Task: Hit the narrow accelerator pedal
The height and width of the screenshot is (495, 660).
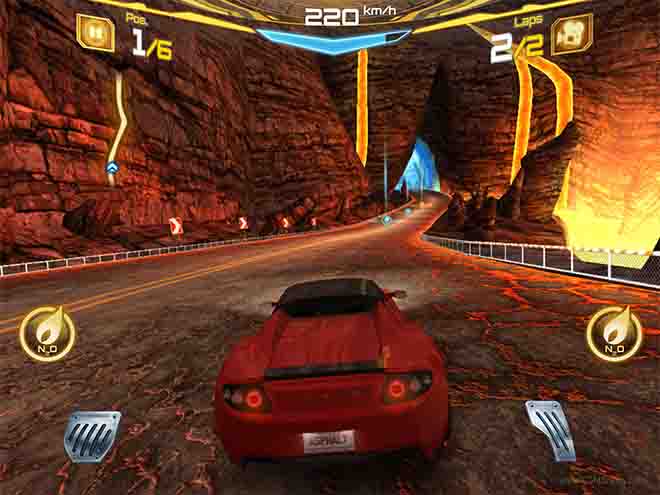Action: [x=549, y=428]
